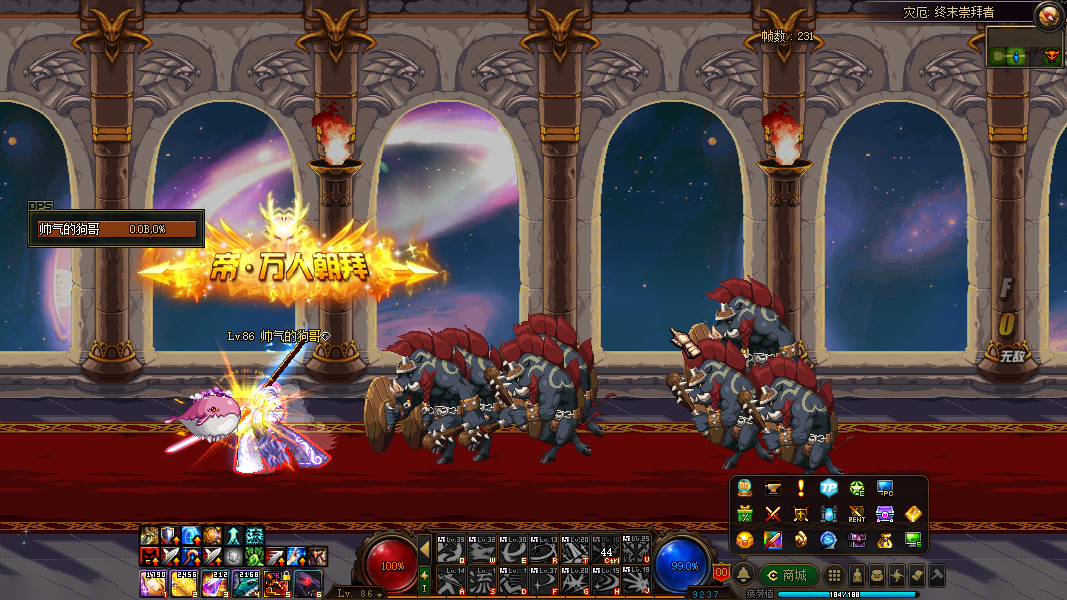The image size is (1067, 600).
Task: Open the nine-dot grid menu button
Action: tap(833, 575)
